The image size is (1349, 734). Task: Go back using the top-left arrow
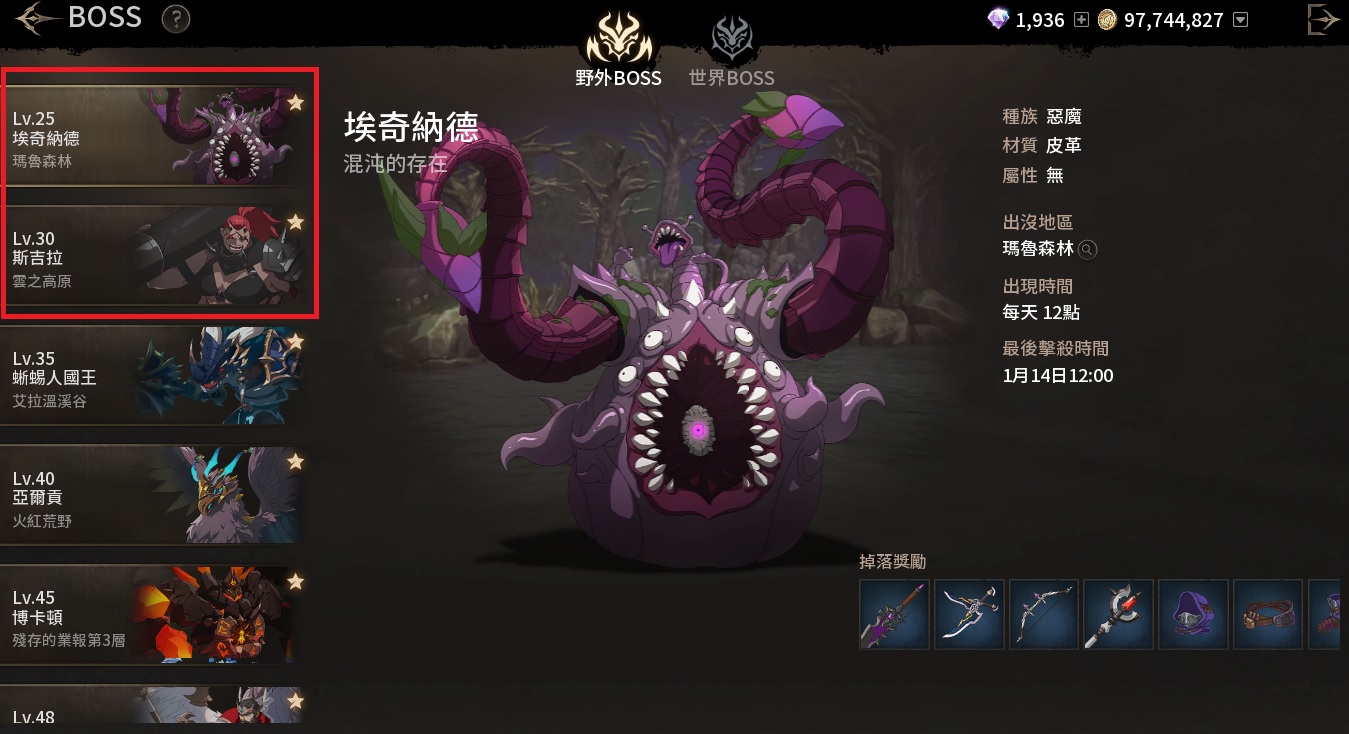(33, 18)
